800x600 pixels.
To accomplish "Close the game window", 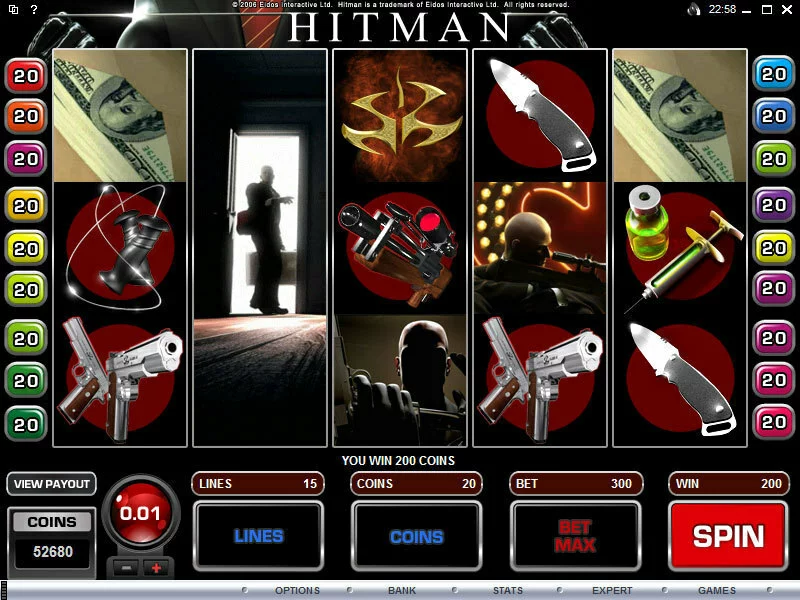I will pos(788,9).
